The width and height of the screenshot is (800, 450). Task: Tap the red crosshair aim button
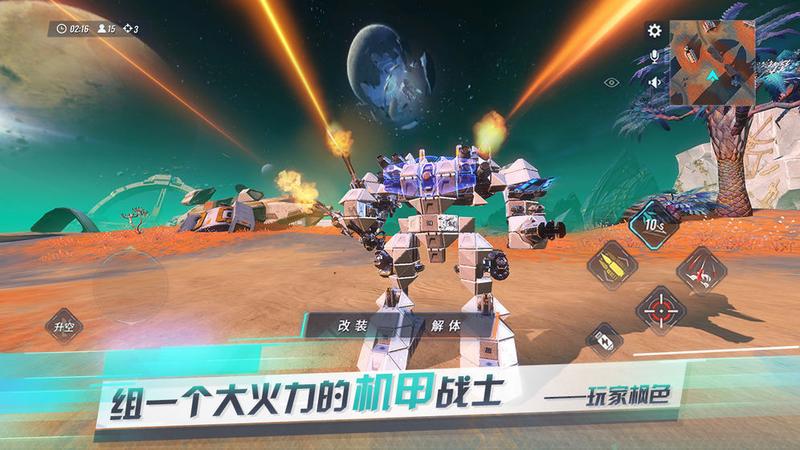(x=661, y=309)
